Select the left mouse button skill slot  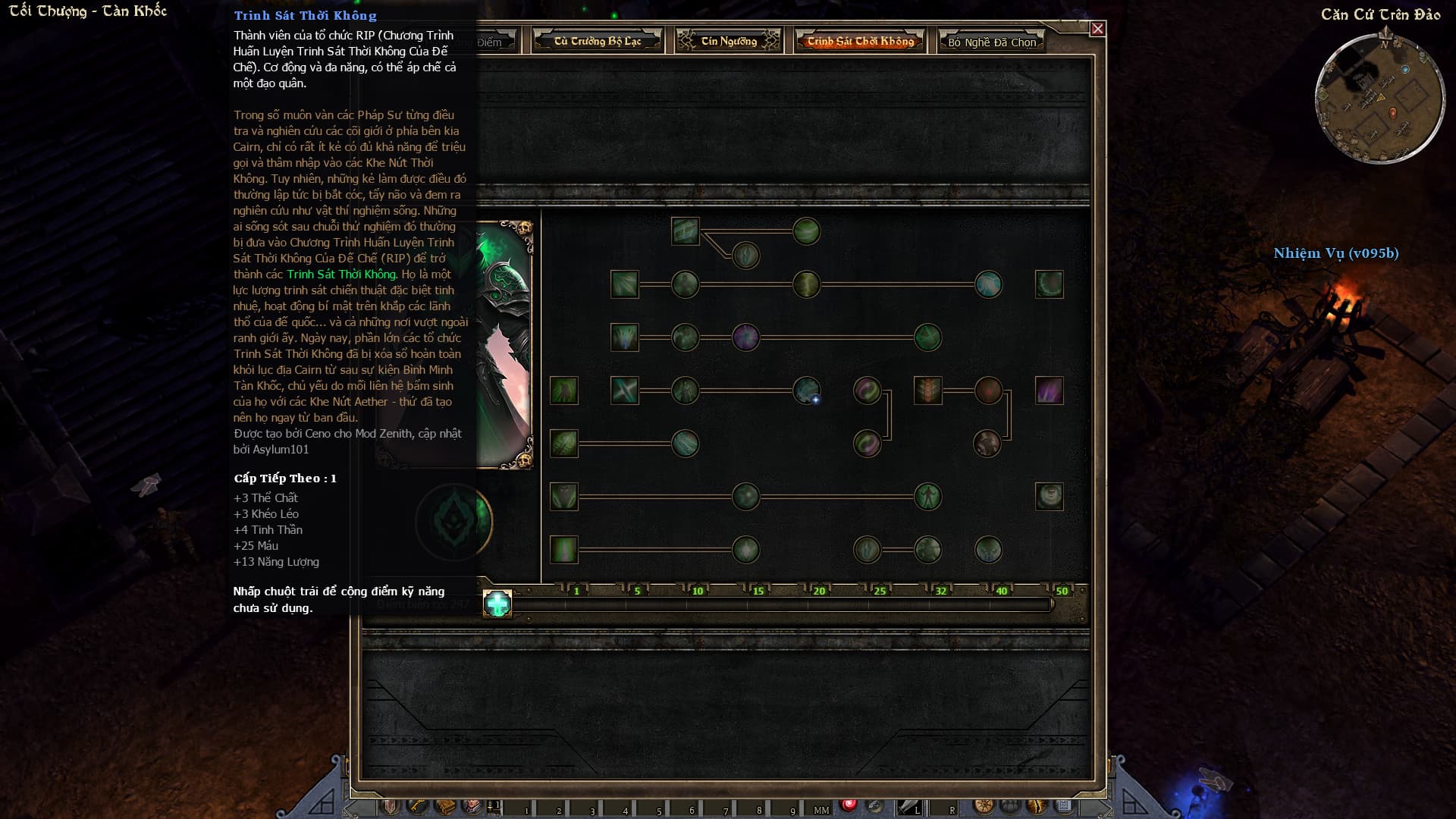coord(909,808)
